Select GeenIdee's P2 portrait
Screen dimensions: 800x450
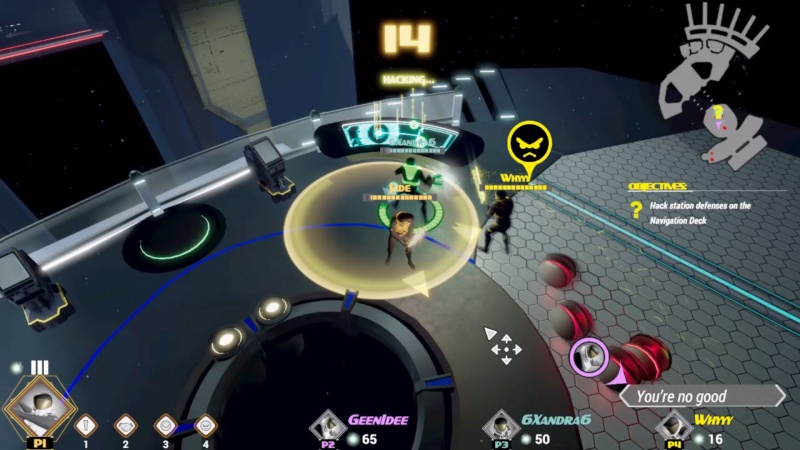[x=326, y=426]
